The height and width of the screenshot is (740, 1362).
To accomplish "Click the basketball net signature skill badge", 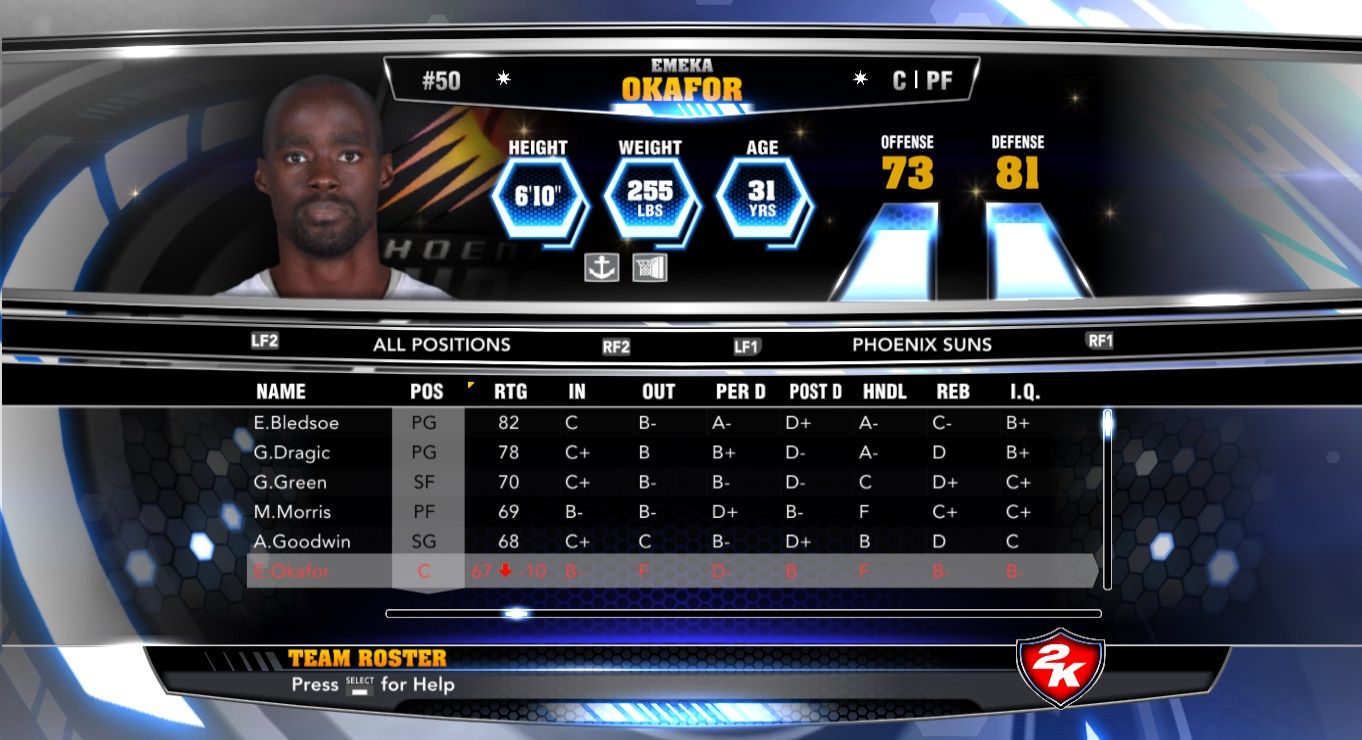I will (x=650, y=267).
